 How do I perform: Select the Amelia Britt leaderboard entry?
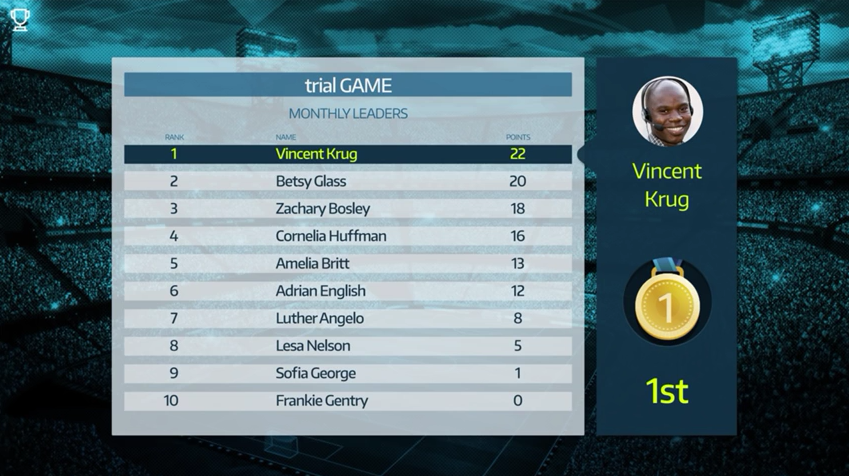(348, 264)
